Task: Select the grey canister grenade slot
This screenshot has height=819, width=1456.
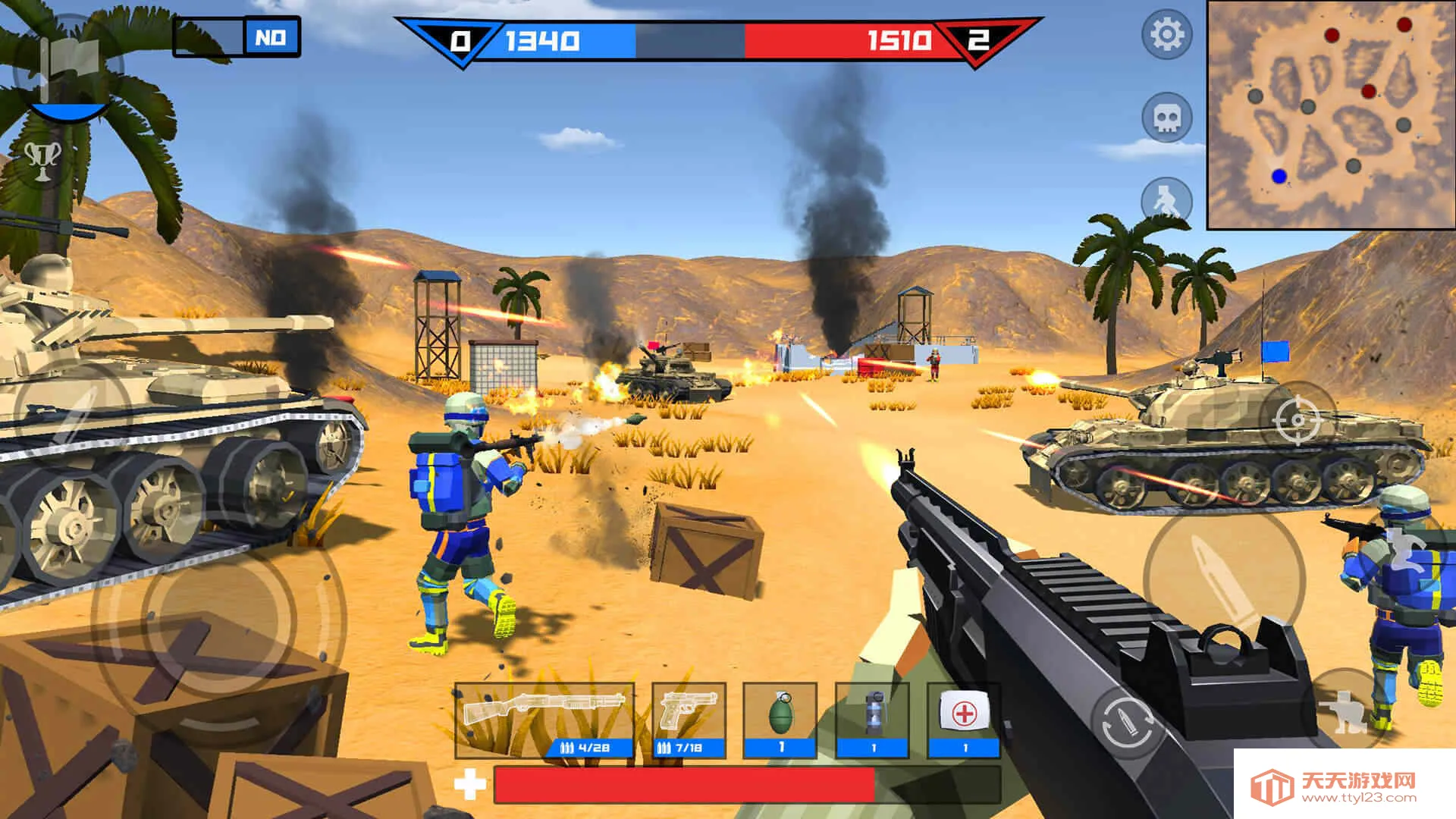Action: (873, 720)
